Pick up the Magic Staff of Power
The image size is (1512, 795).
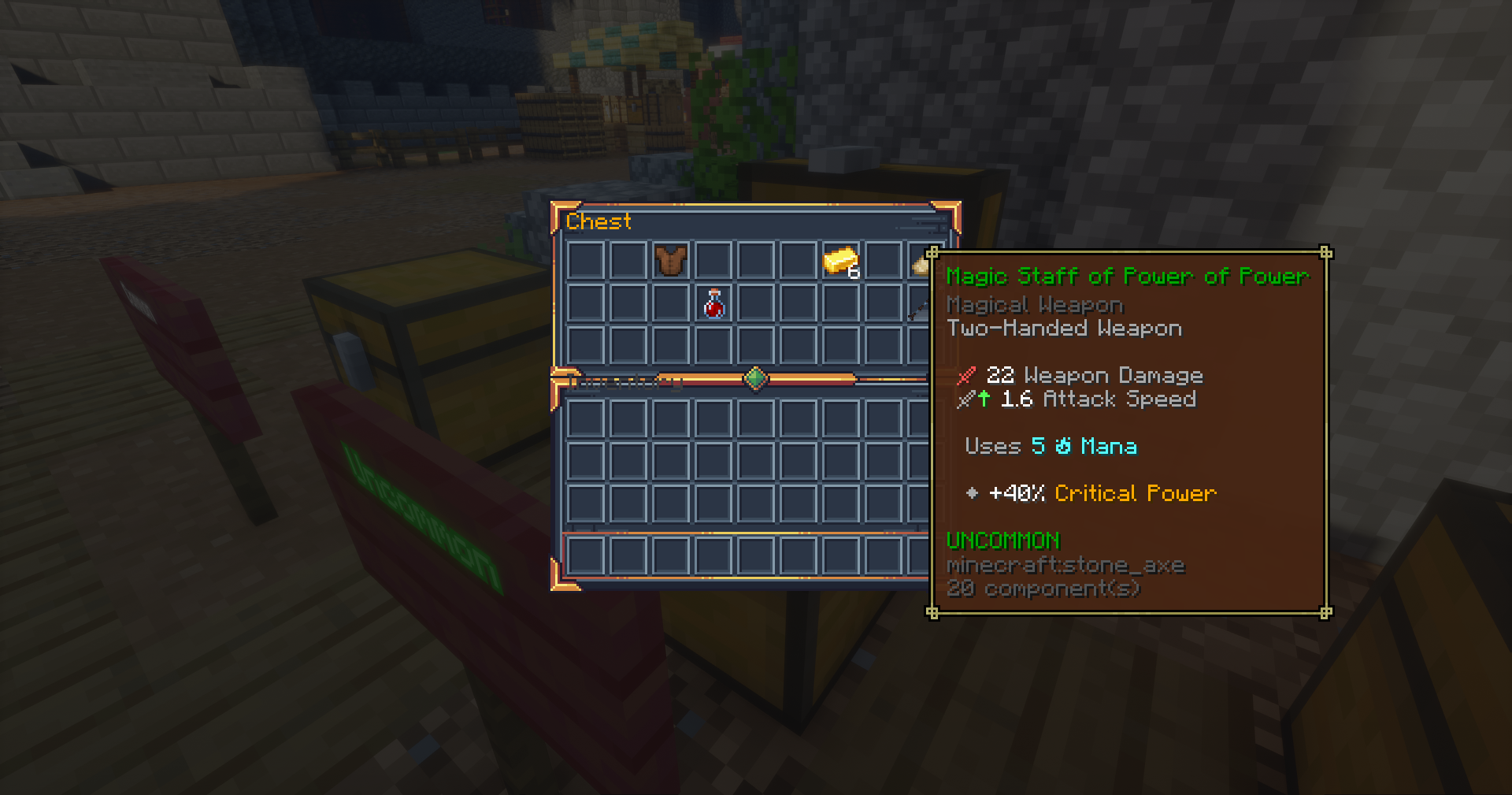pos(919,307)
